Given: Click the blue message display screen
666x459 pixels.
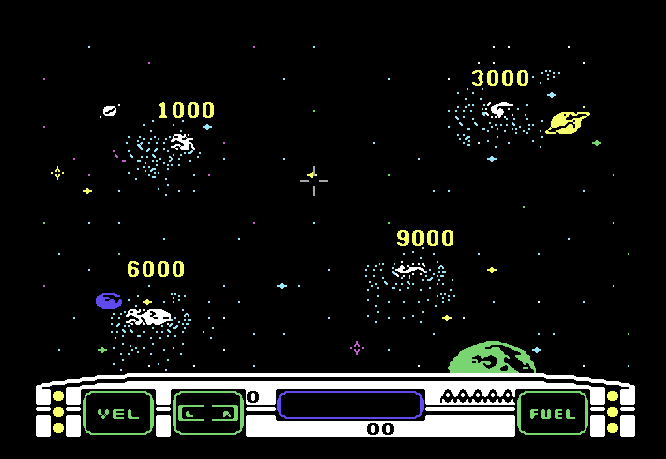Looking at the screenshot, I should 350,404.
